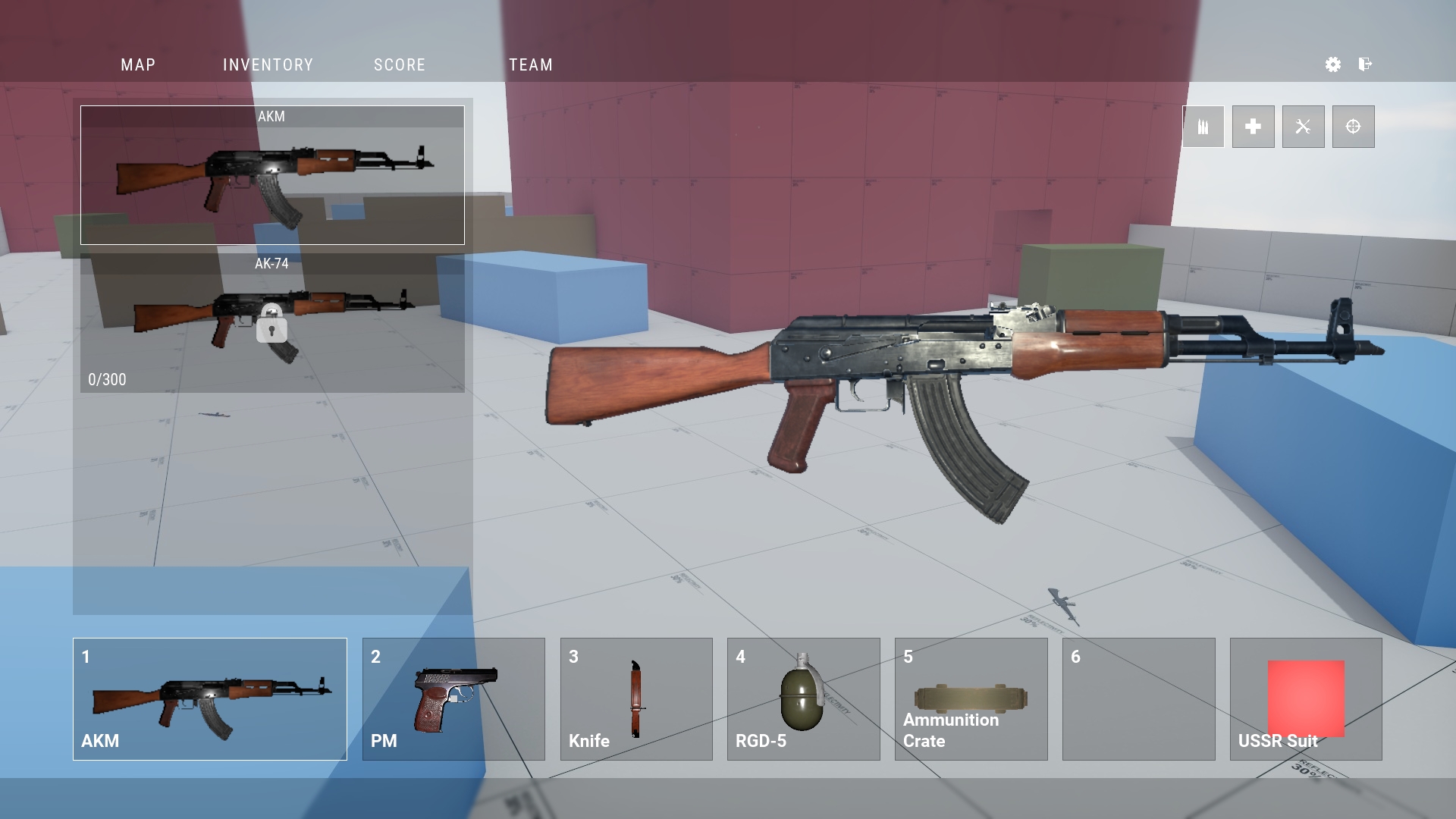Click the exit door icon

point(1365,64)
